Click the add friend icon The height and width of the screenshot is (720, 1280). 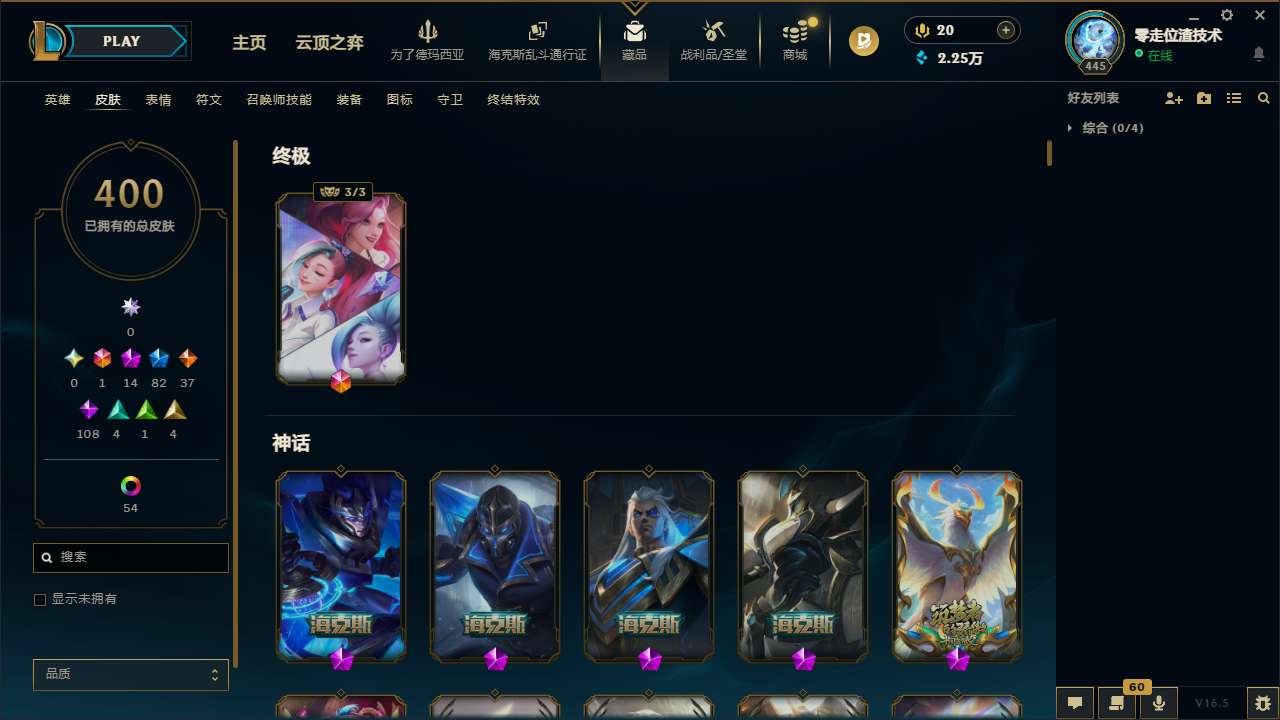pyautogui.click(x=1174, y=98)
